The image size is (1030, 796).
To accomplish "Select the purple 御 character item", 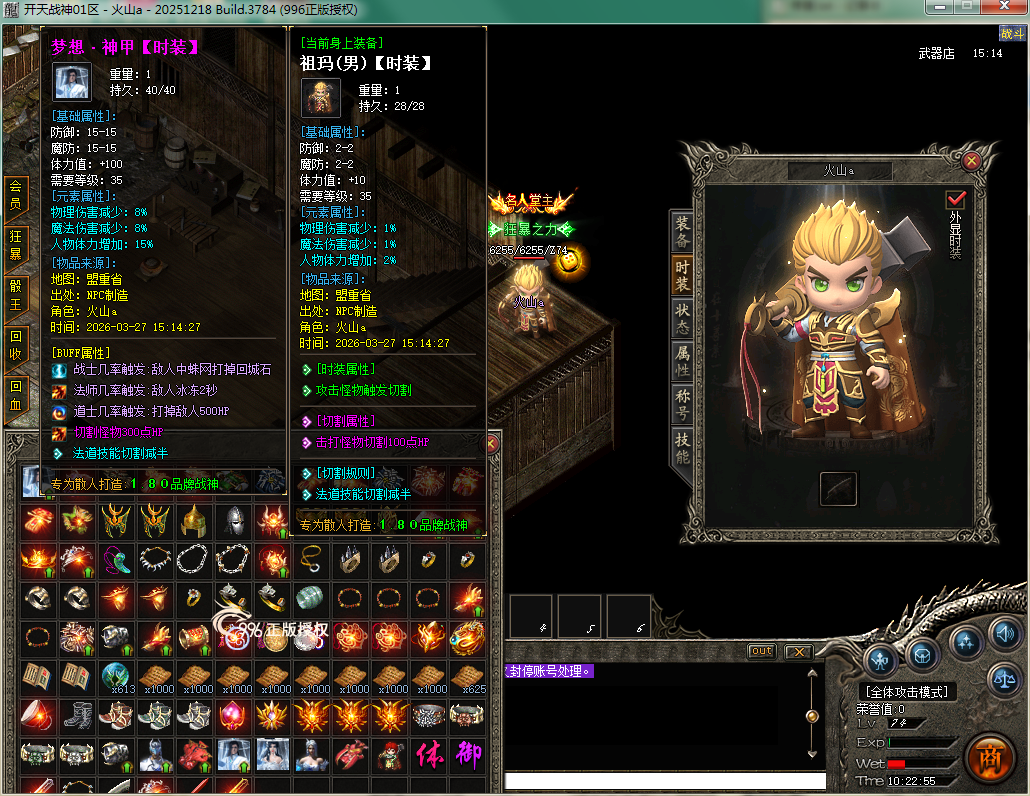I will (468, 754).
